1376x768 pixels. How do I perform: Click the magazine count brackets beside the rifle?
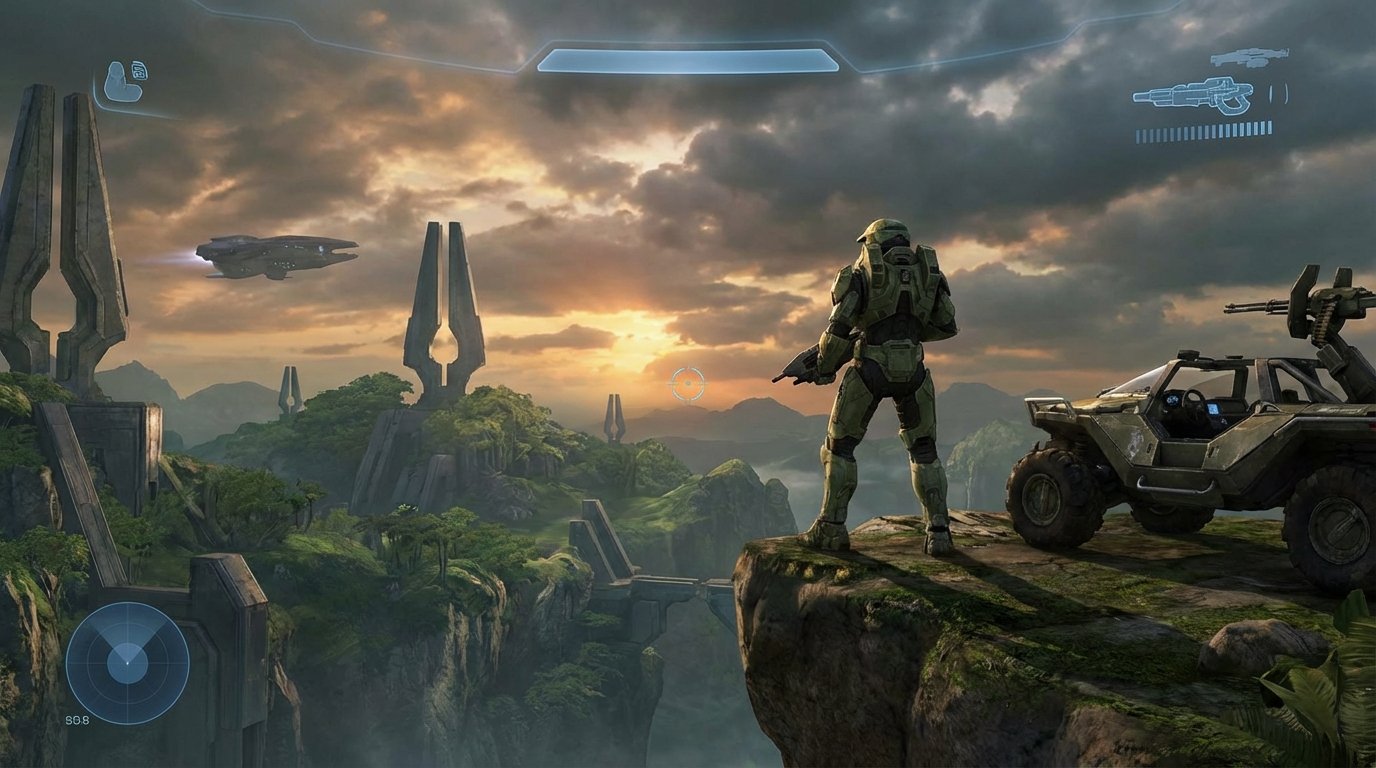pos(1278,93)
